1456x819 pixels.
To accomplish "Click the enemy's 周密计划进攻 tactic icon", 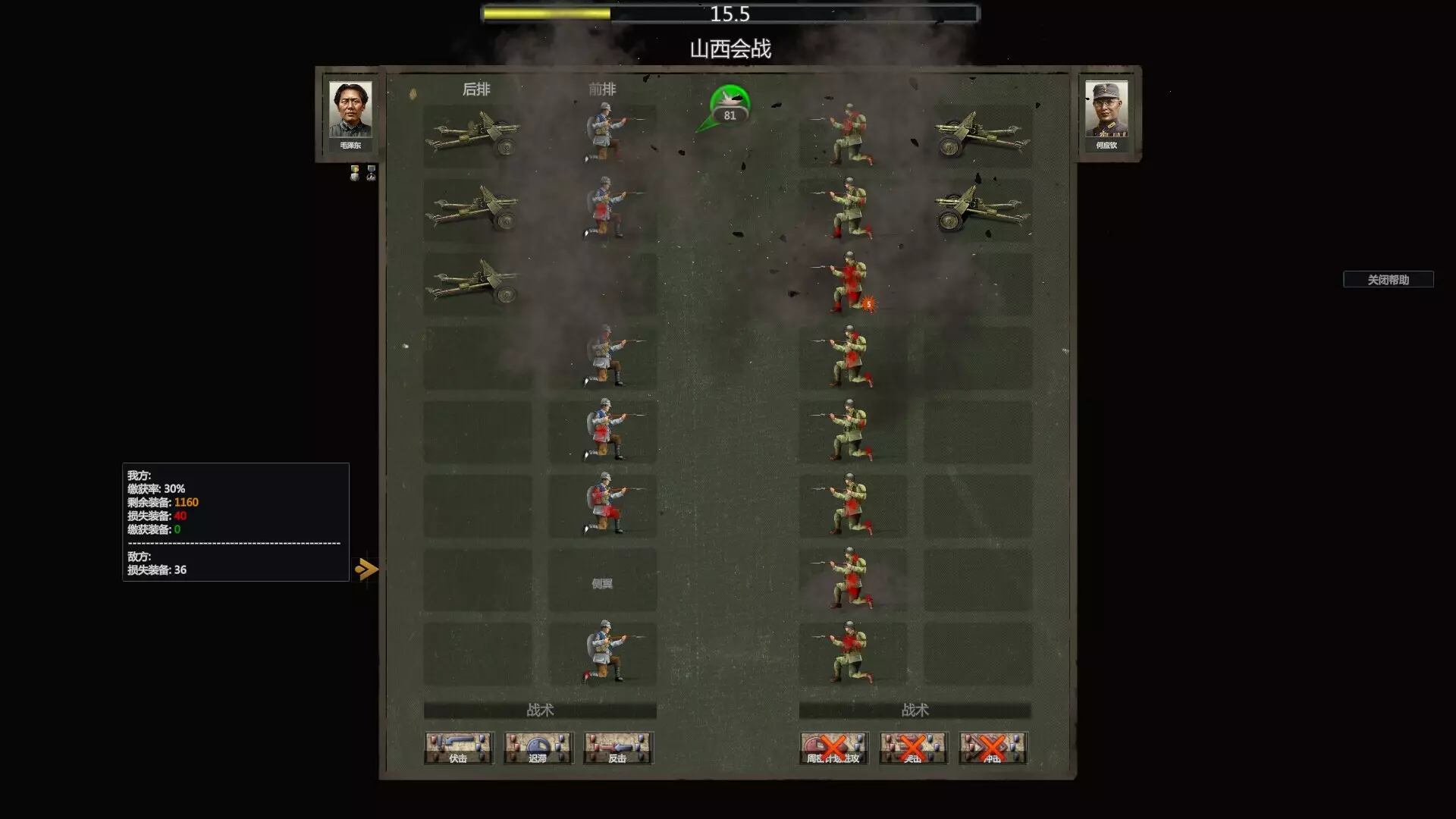I will 834,748.
